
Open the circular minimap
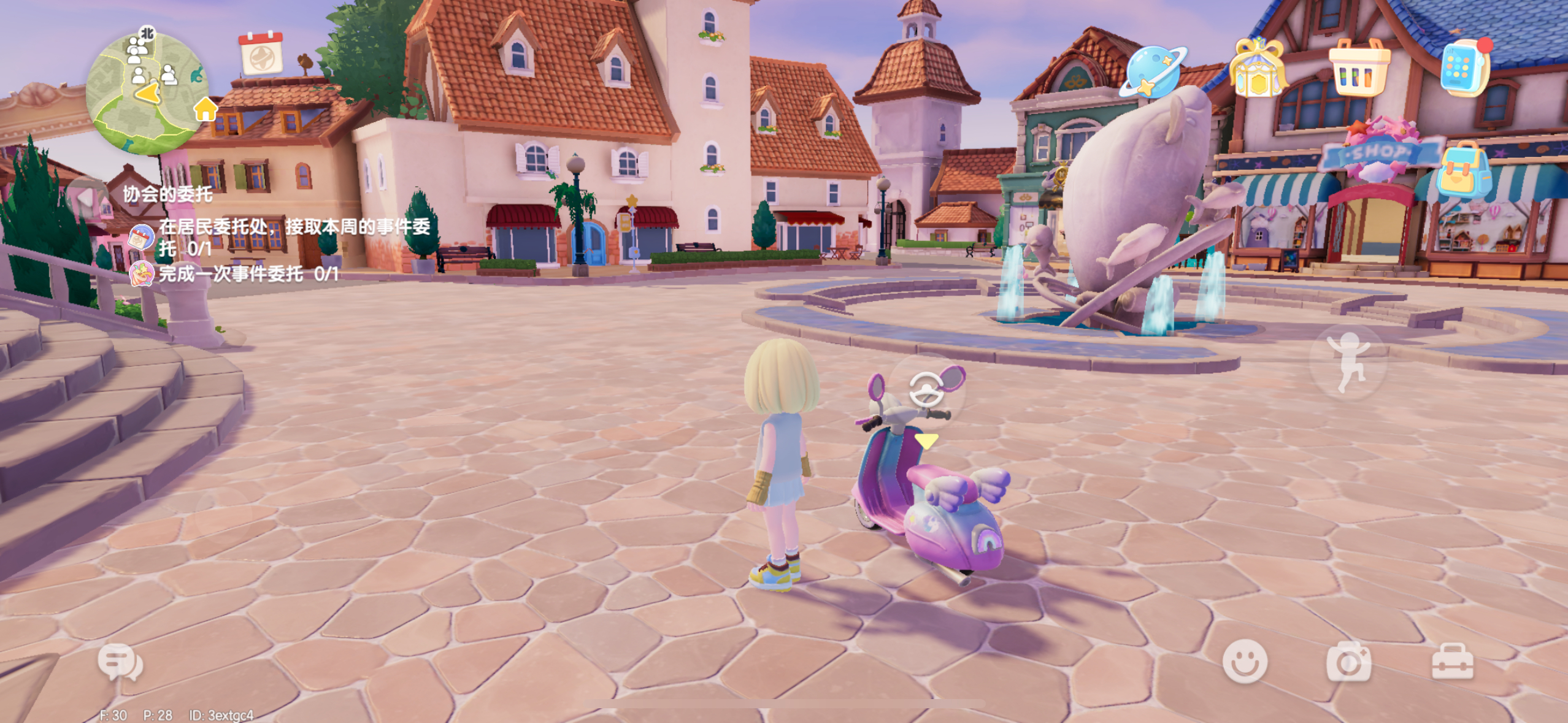[x=147, y=93]
